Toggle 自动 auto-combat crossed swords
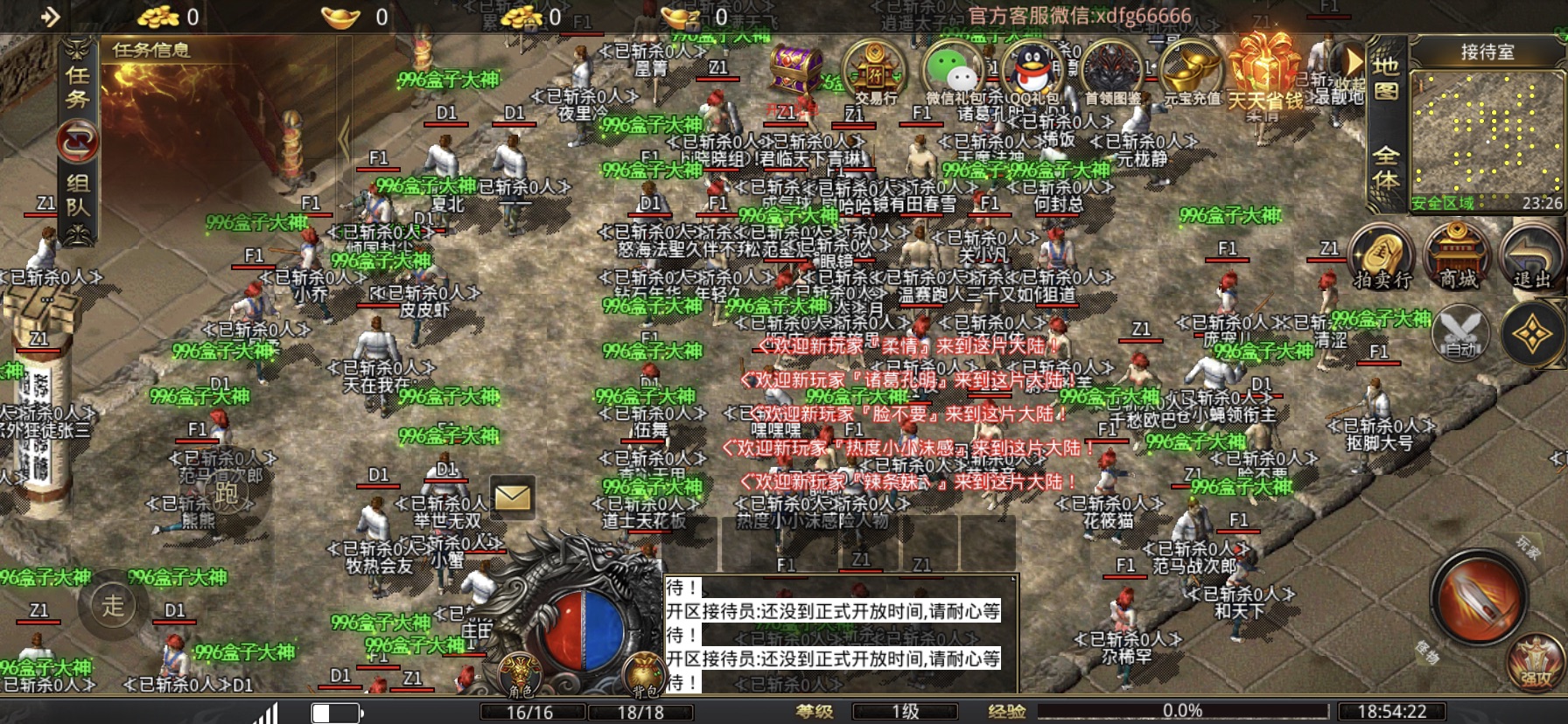 (x=1460, y=333)
